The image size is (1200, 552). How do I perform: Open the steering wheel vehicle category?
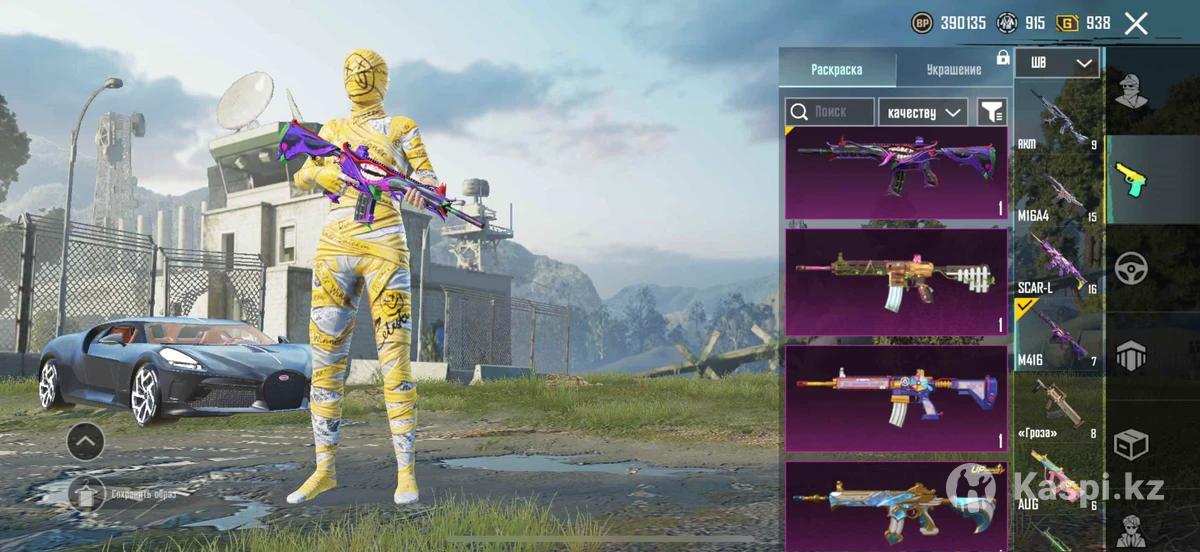1132,268
